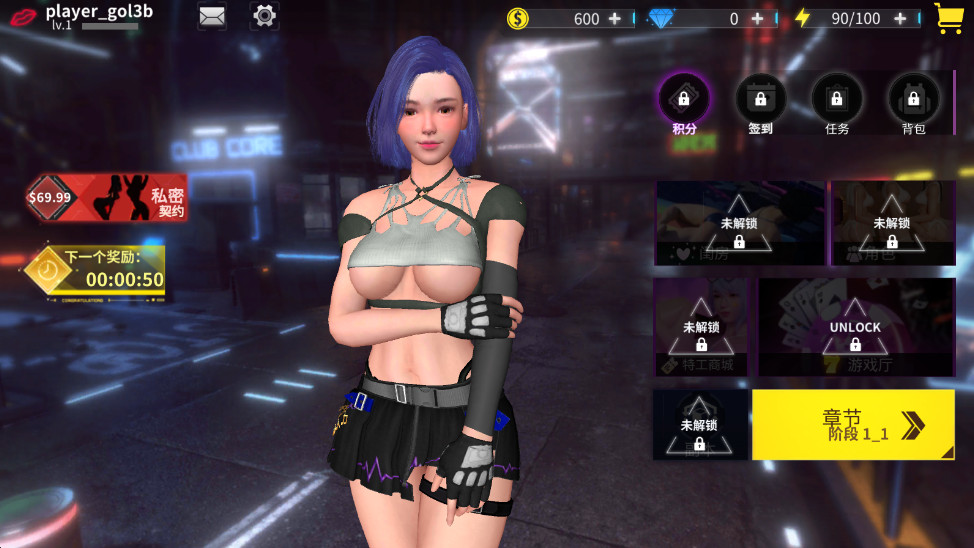Open the locked 闺房 tile
This screenshot has width=974, height=548.
[739, 224]
